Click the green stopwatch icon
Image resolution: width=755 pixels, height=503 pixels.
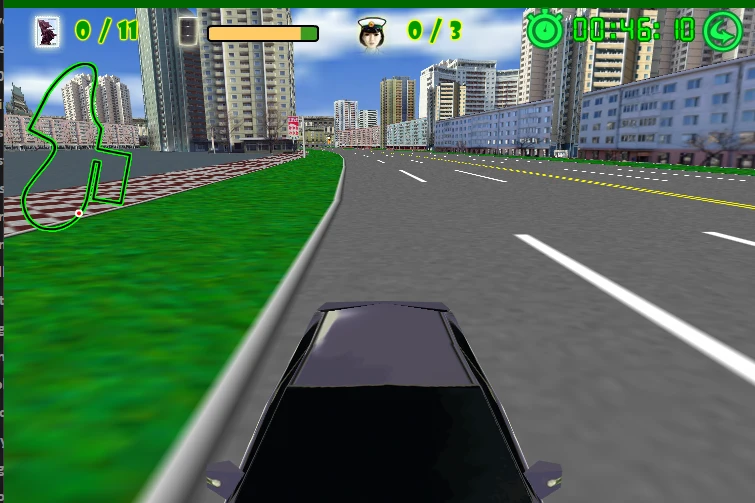click(x=545, y=29)
